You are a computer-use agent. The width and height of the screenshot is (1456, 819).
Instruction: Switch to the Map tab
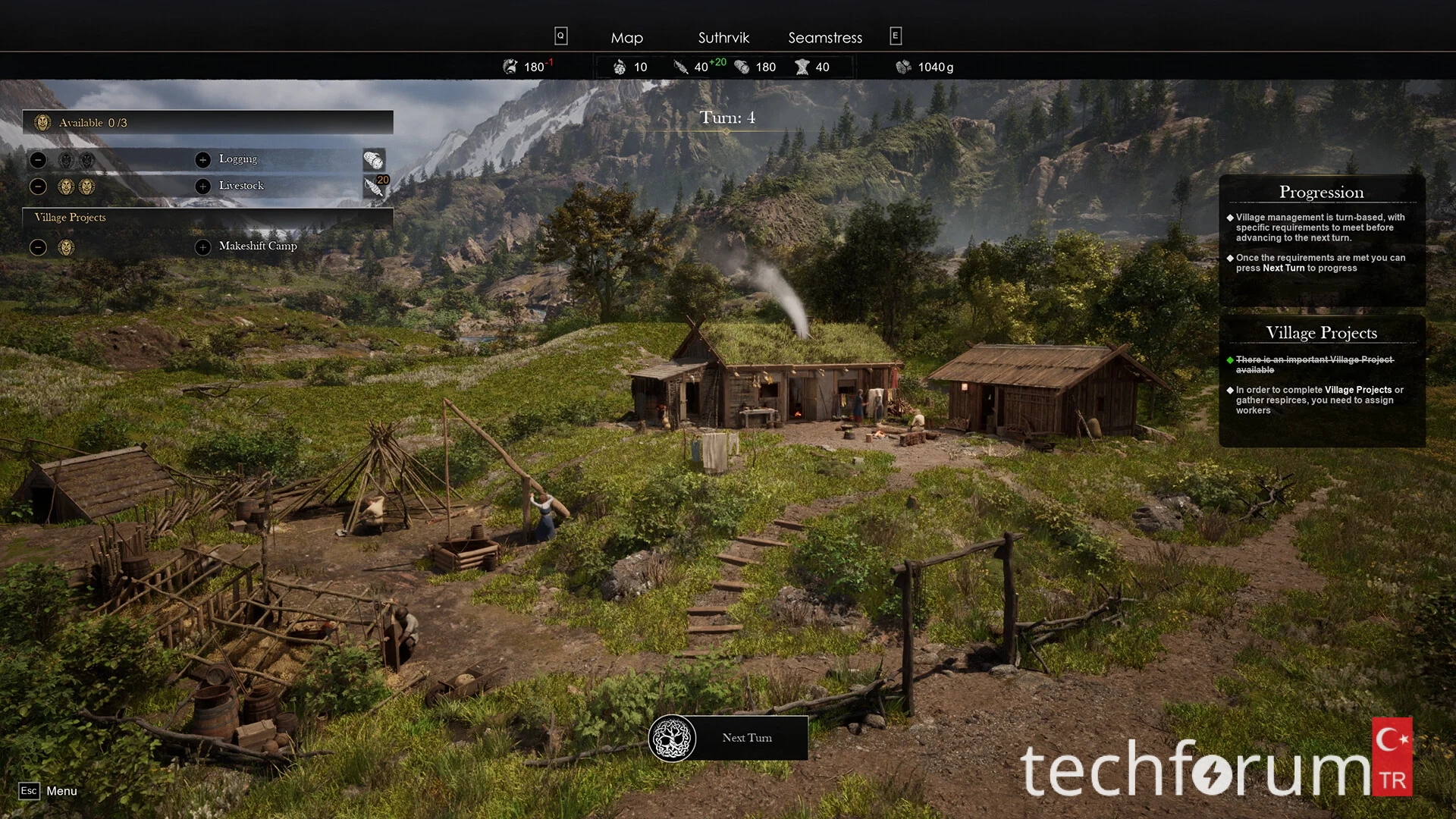point(626,38)
